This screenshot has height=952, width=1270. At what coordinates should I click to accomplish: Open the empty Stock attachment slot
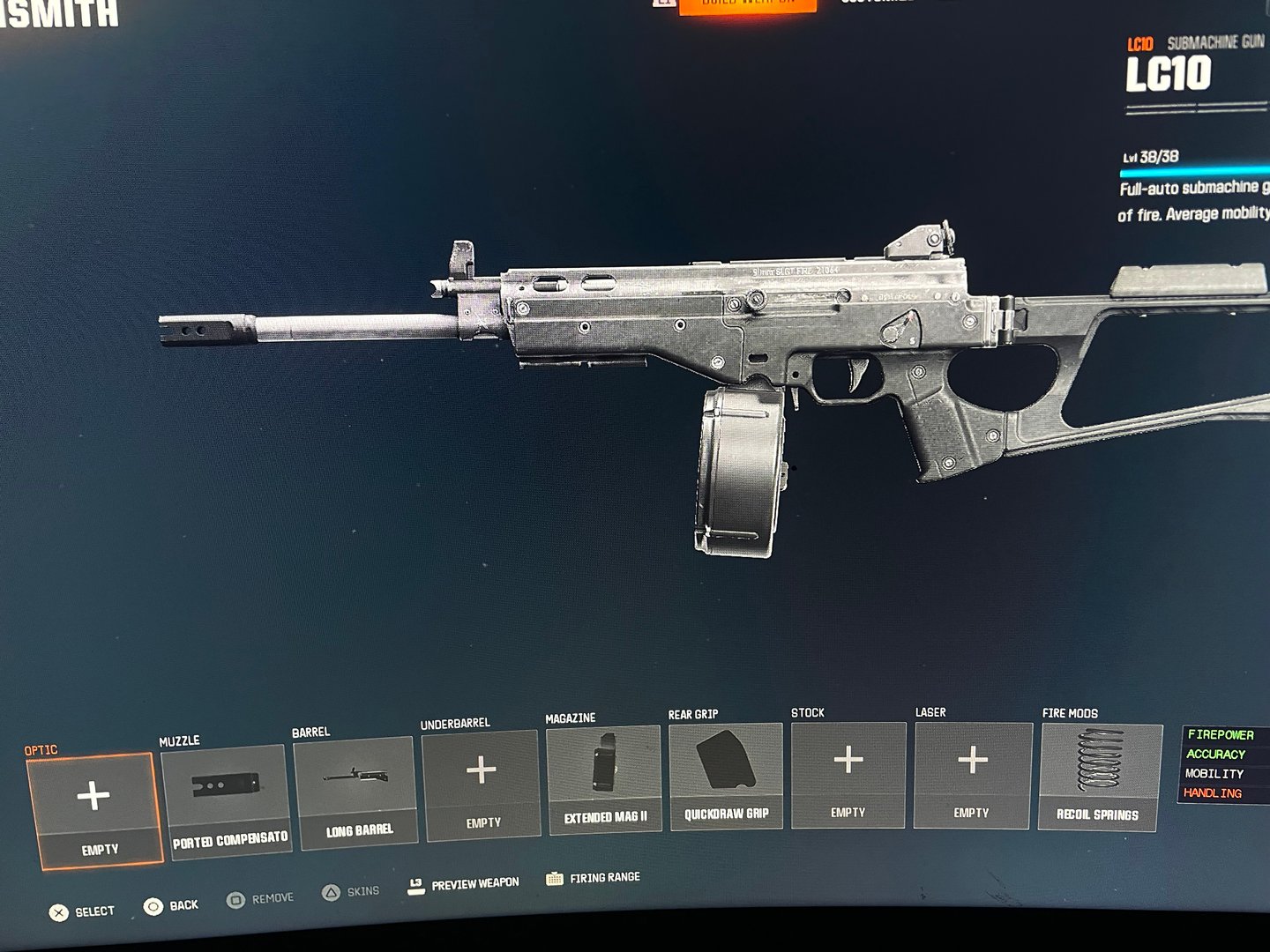(848, 775)
